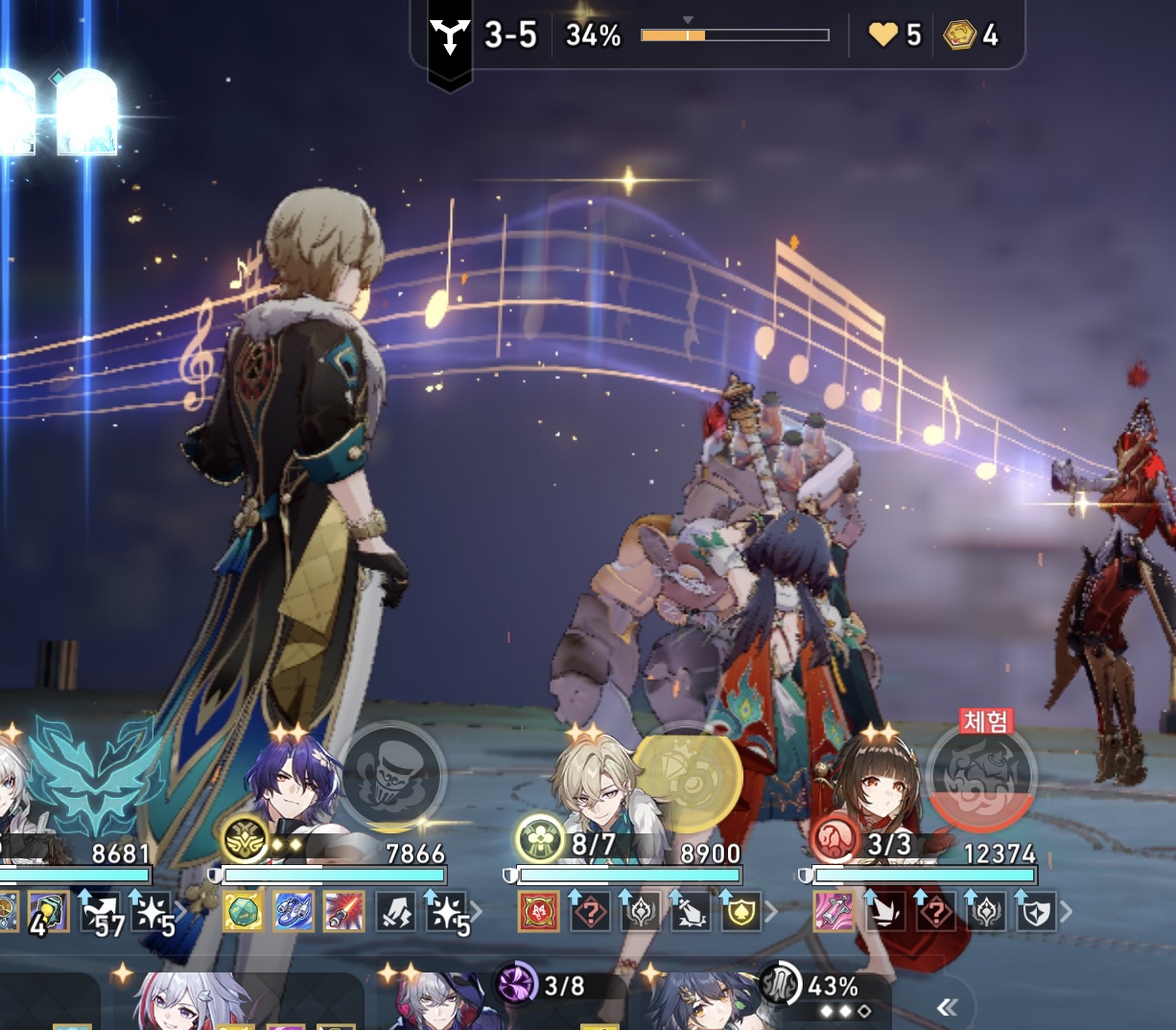This screenshot has width=1176, height=1030.
Task: Open the red 3/3 bond icon
Action: click(835, 840)
